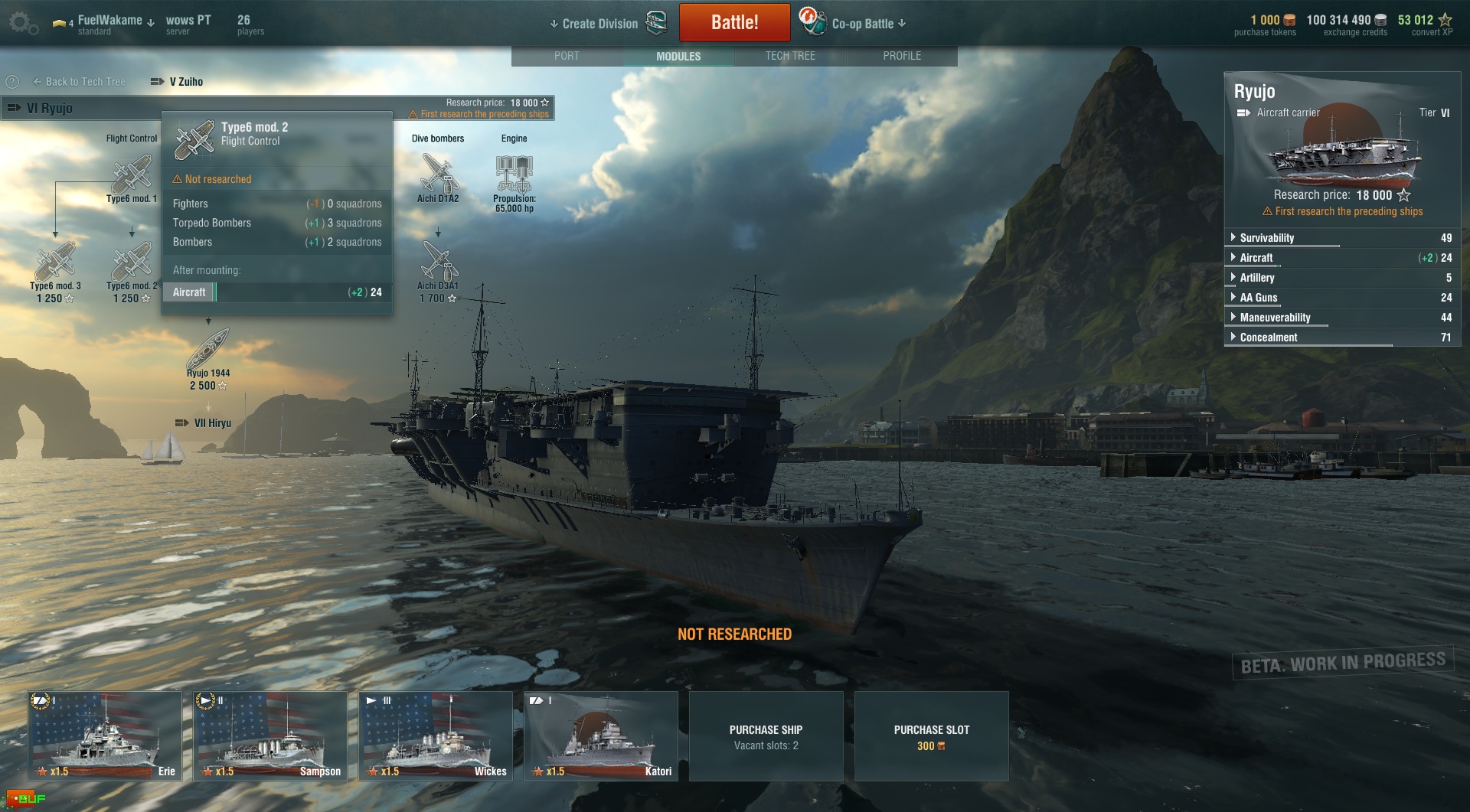Image resolution: width=1470 pixels, height=812 pixels.
Task: Switch to the Profile tab
Action: [x=902, y=56]
